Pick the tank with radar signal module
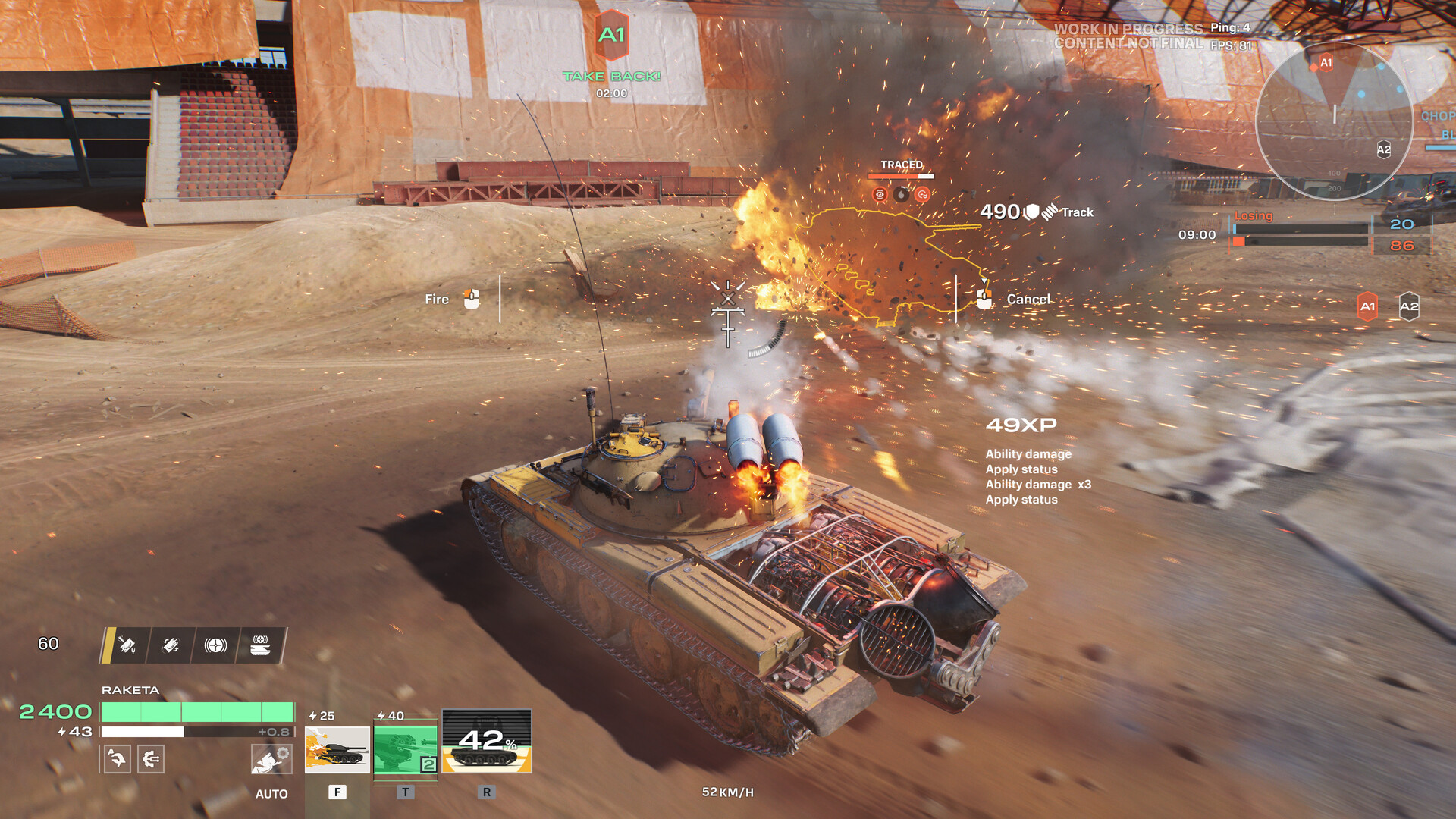Viewport: 1456px width, 819px height. (x=260, y=645)
